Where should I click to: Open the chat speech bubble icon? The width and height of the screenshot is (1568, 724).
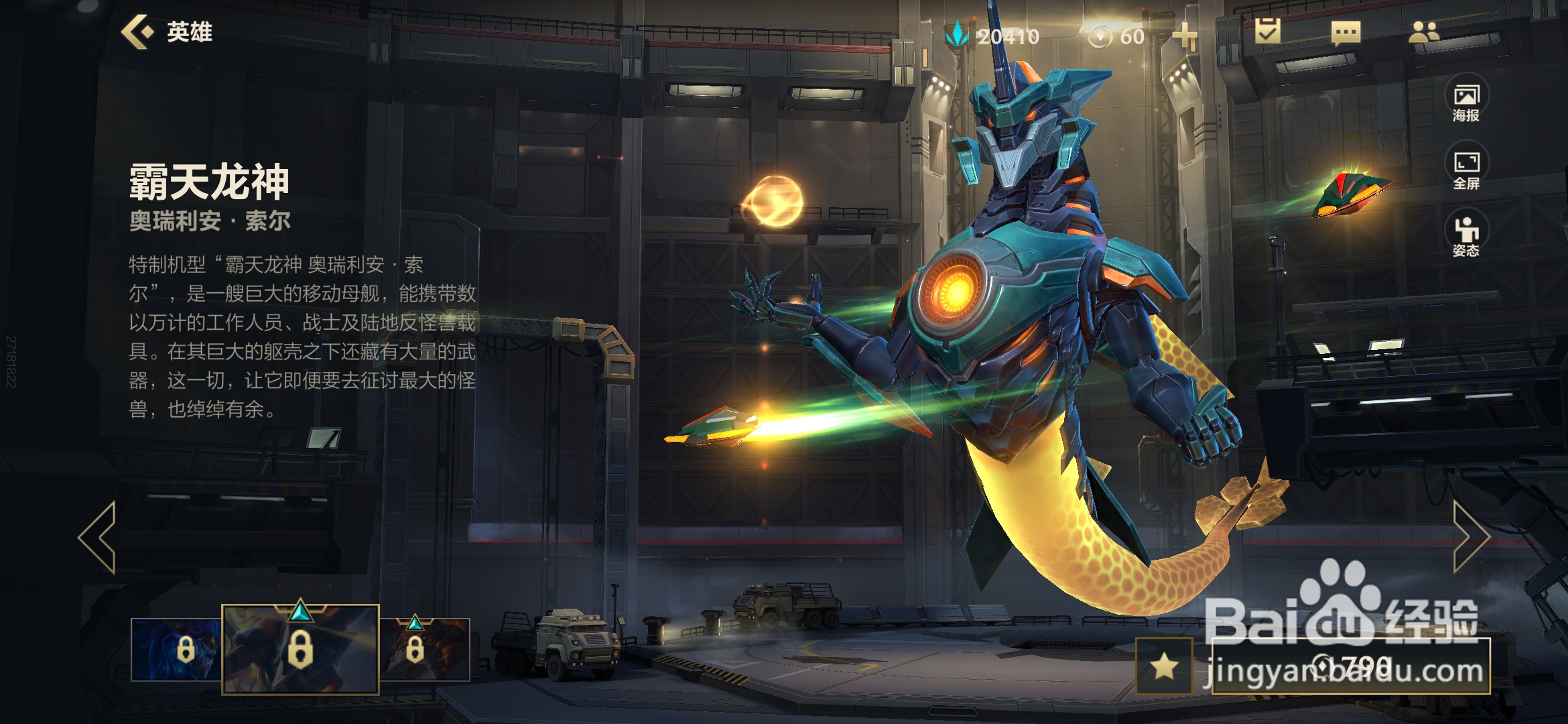click(1346, 32)
